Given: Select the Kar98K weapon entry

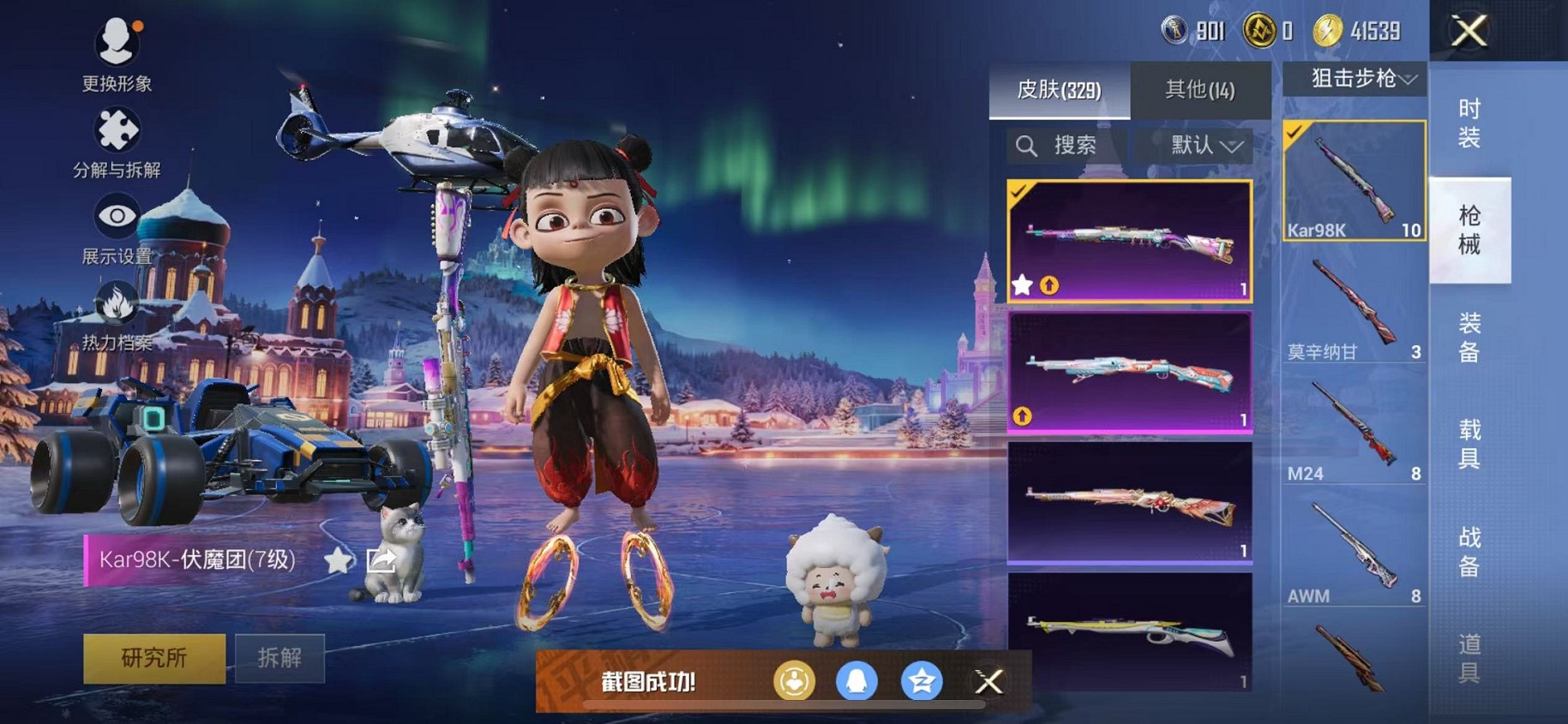Looking at the screenshot, I should click(1355, 181).
